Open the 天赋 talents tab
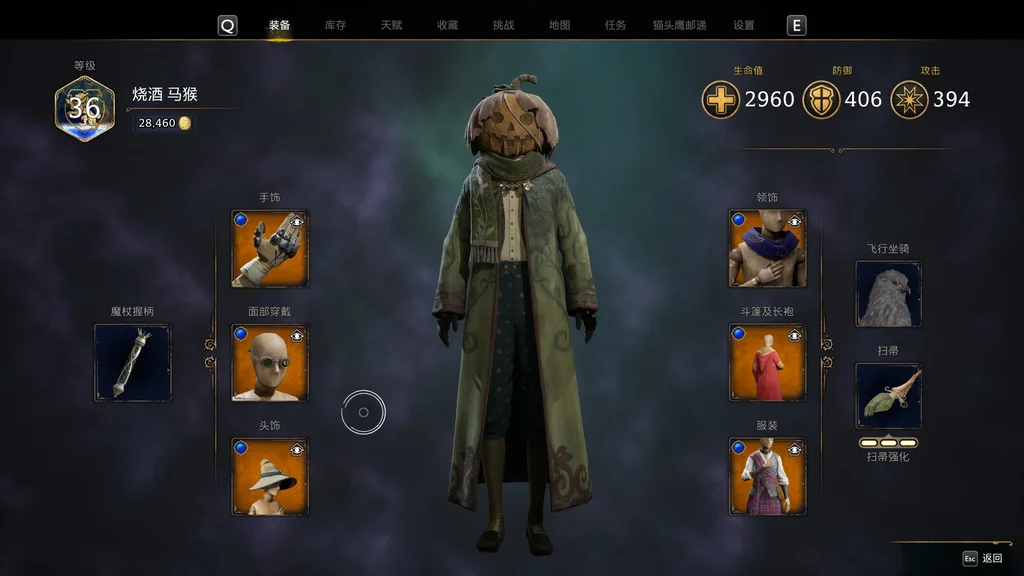Screen dimensions: 1024x576 click(391, 25)
